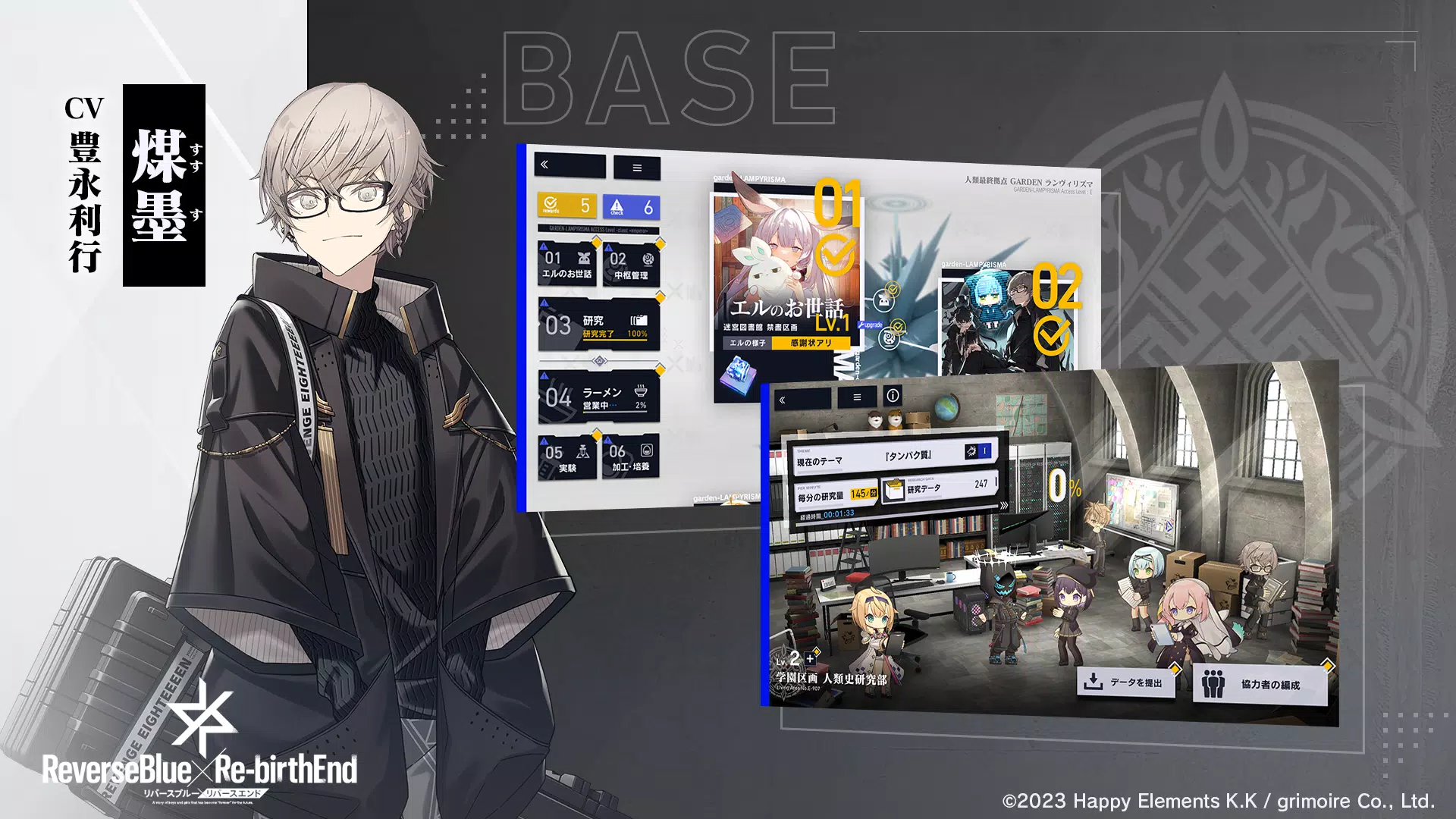The height and width of the screenshot is (819, 1456).
Task: Open the 05 実験 facility
Action: [x=567, y=457]
